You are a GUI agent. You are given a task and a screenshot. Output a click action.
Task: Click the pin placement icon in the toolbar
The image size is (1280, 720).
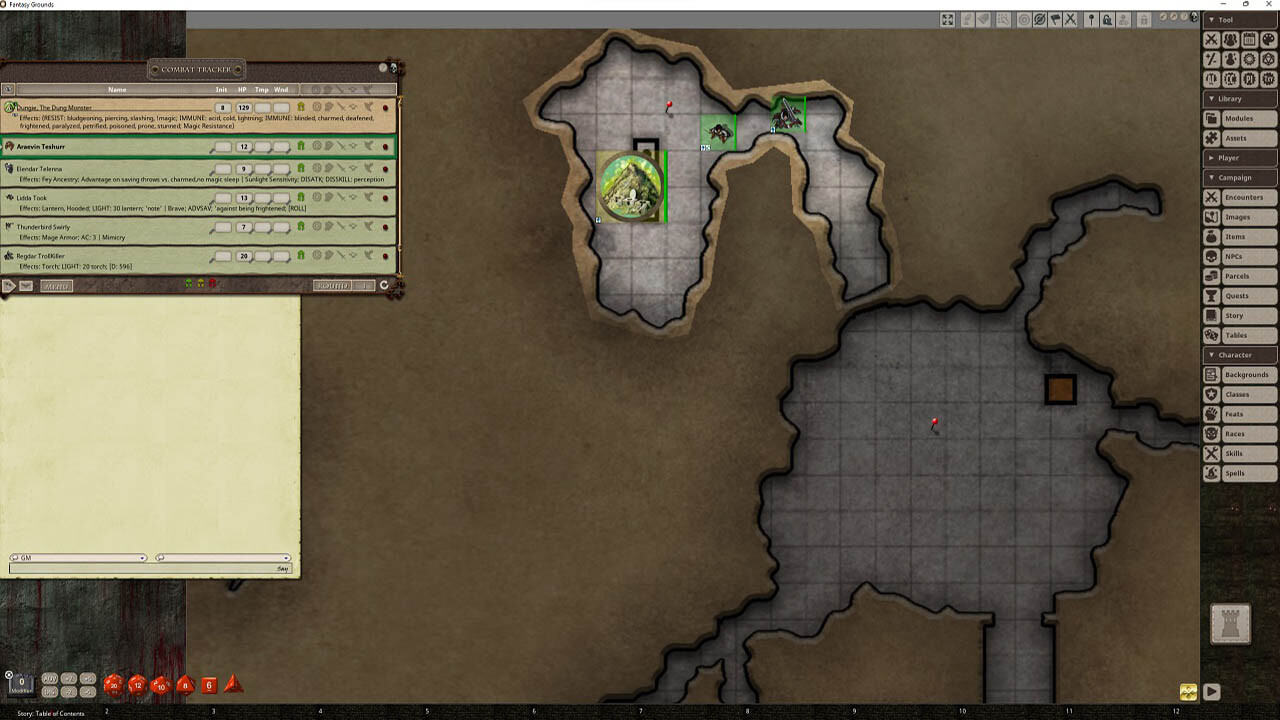1092,18
